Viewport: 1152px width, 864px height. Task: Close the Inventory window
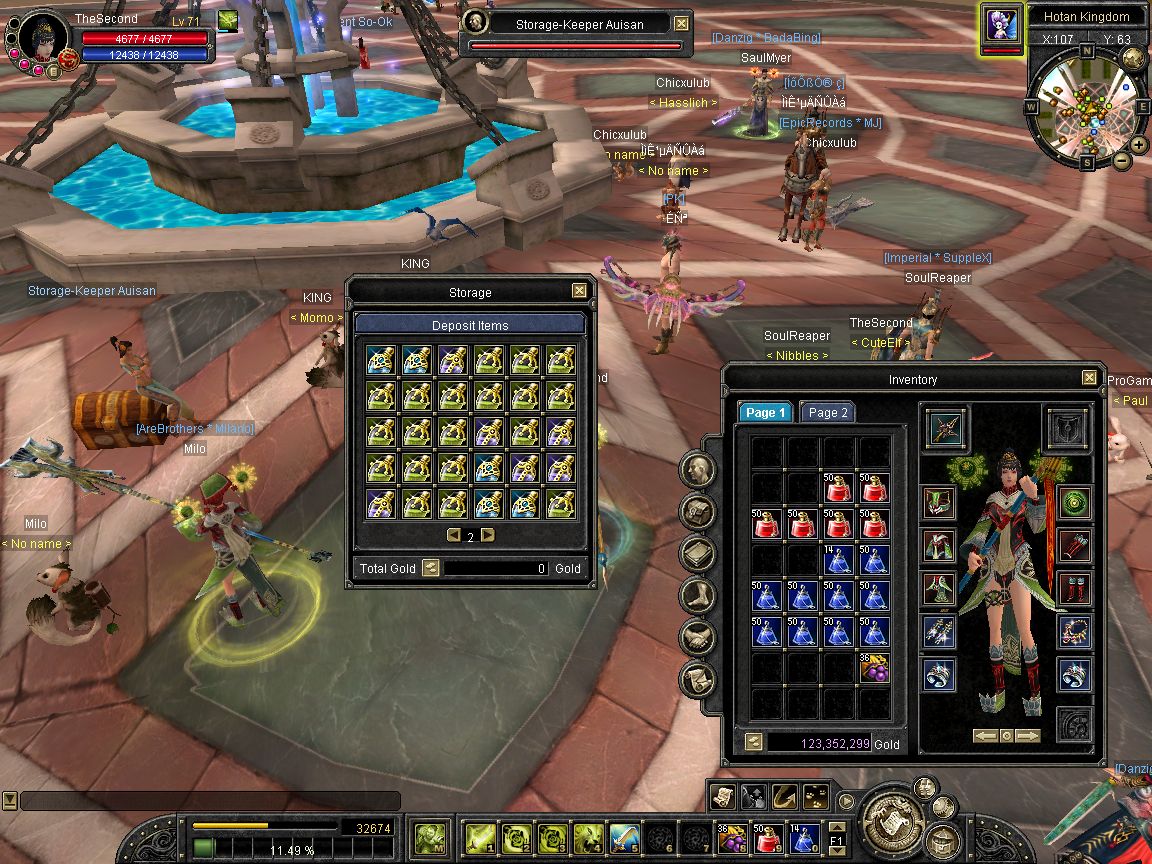point(1089,378)
